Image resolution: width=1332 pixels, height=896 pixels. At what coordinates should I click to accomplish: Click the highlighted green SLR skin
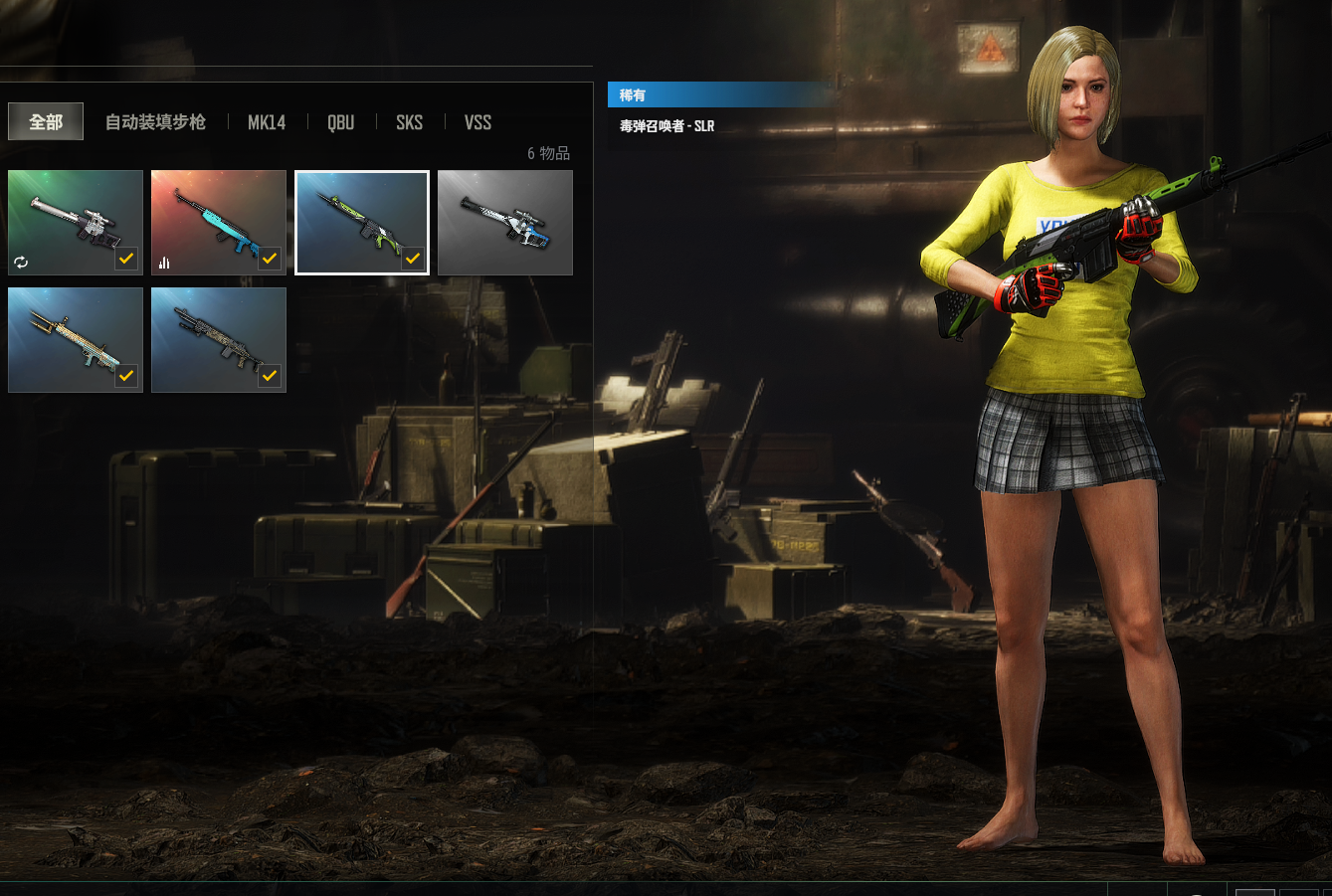[x=362, y=223]
